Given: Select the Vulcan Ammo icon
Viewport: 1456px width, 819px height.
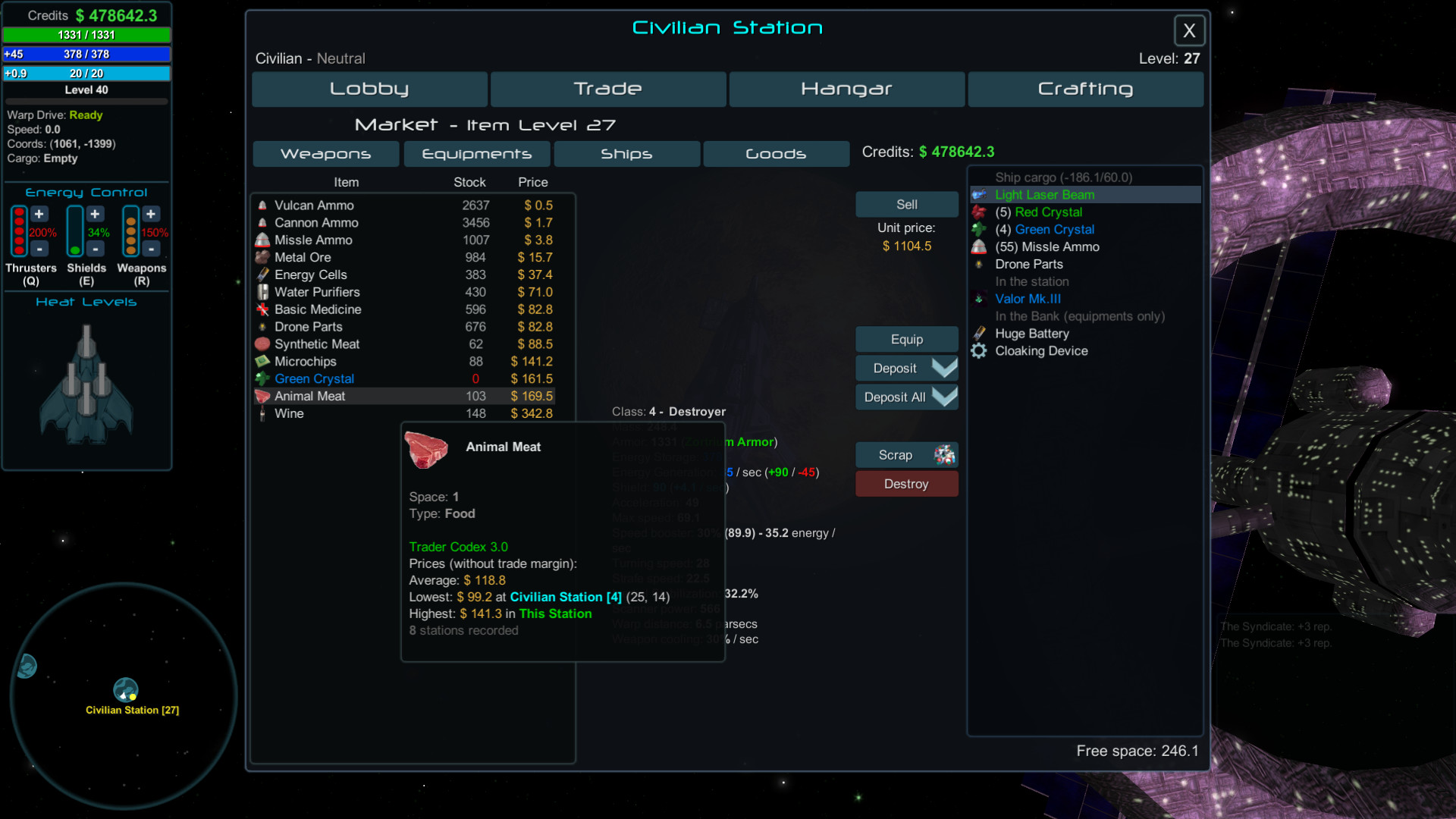Looking at the screenshot, I should tap(262, 205).
